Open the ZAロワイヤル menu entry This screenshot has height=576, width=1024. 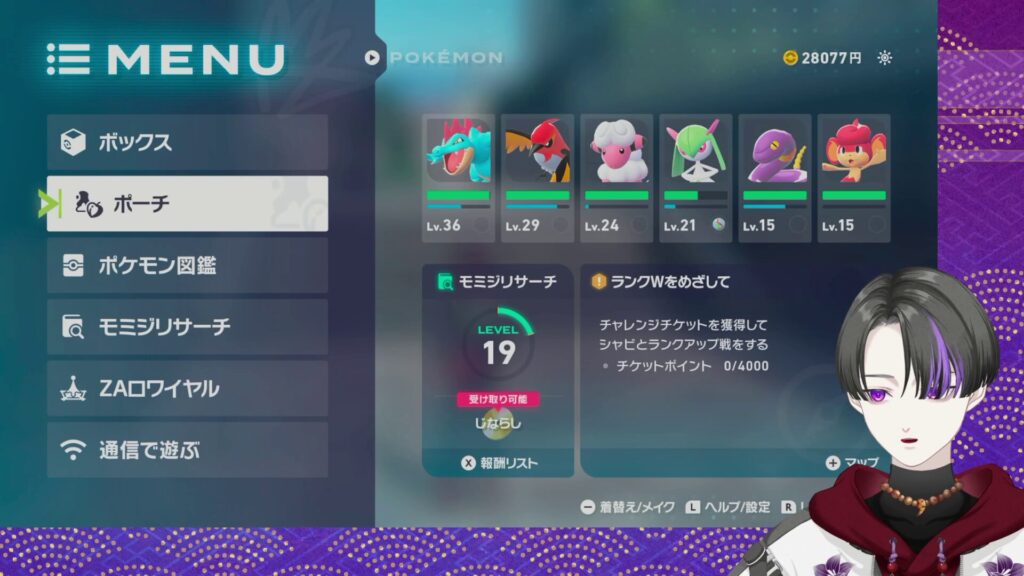point(187,388)
